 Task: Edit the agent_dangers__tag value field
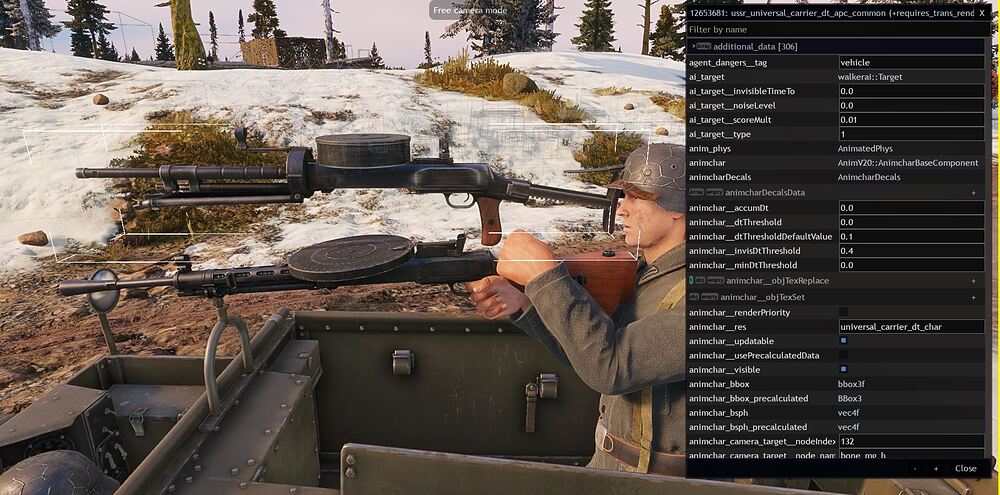910,62
